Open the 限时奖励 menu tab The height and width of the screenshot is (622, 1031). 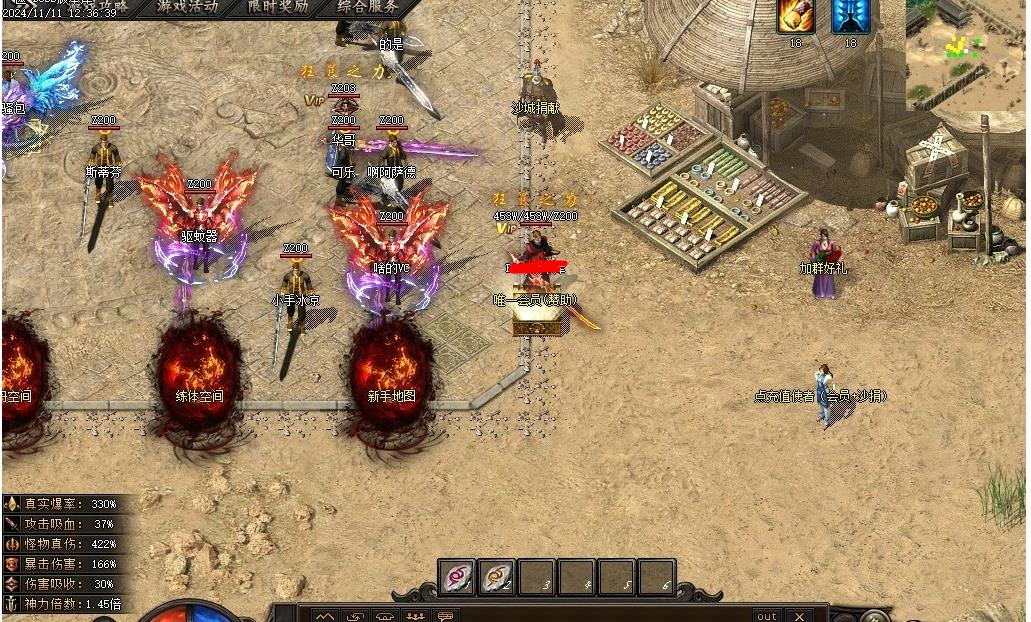(278, 6)
